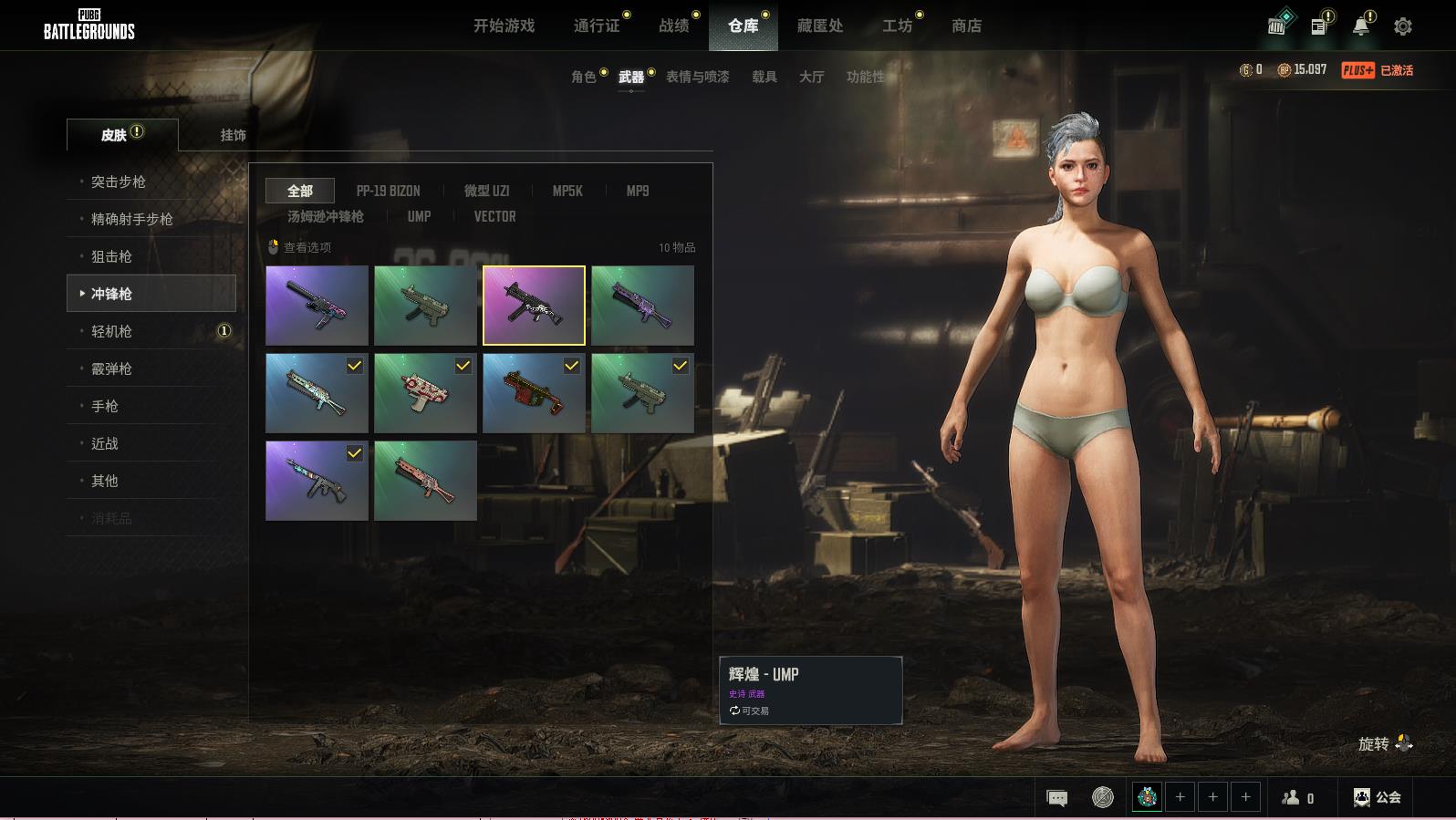Select the 轻机枪 category
Image resolution: width=1456 pixels, height=820 pixels.
pos(111,331)
